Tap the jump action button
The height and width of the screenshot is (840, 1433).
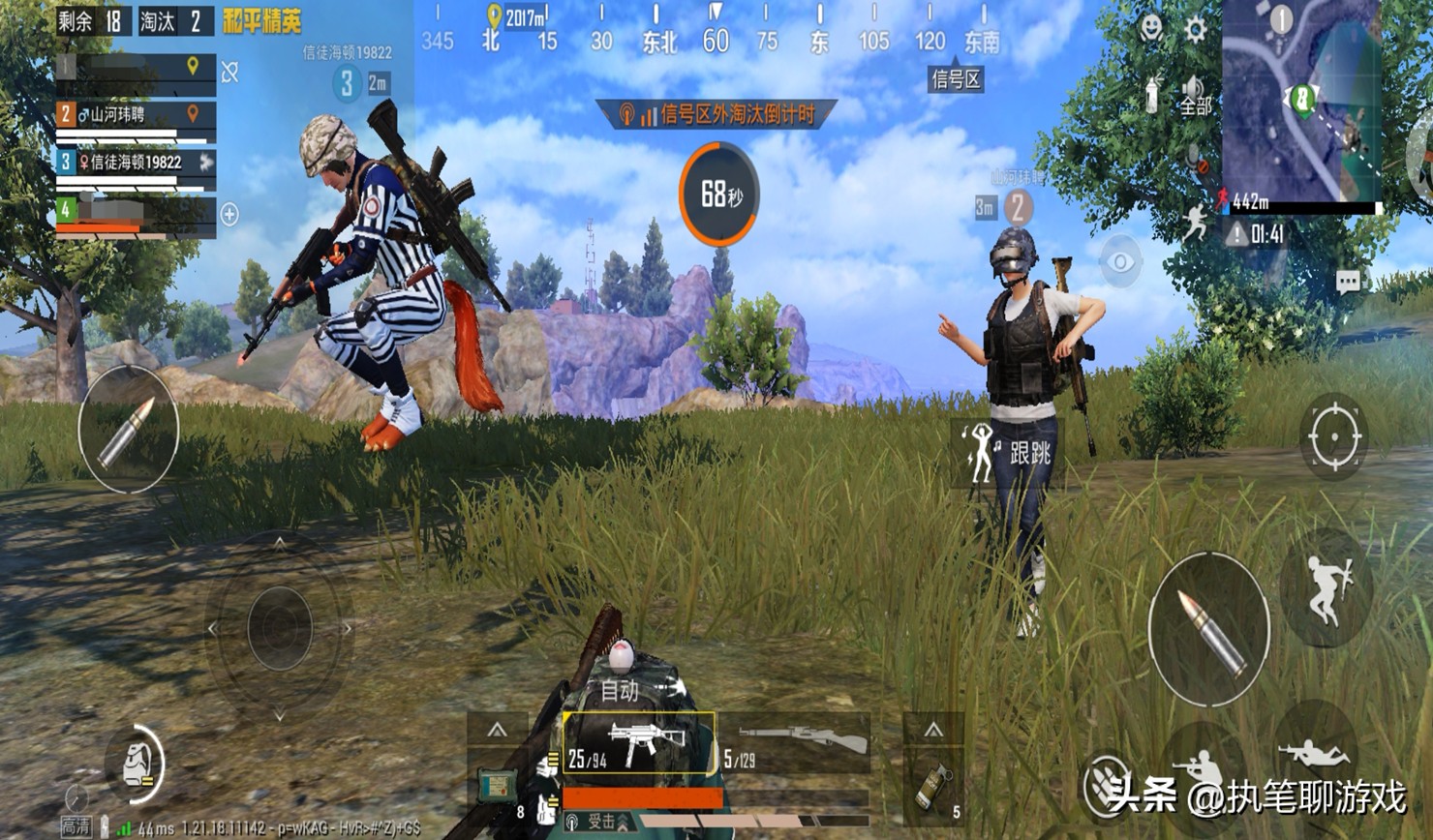1325,587
